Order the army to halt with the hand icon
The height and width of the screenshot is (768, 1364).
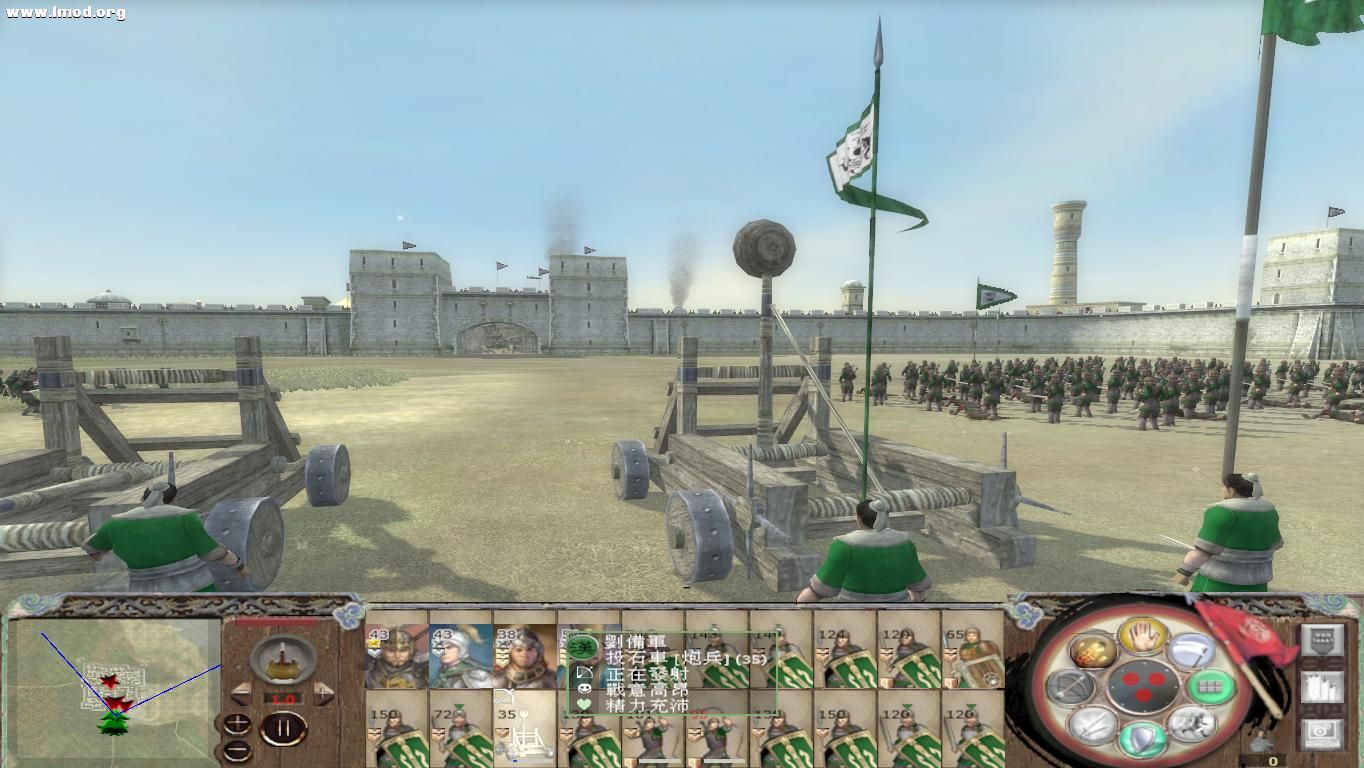(1142, 636)
